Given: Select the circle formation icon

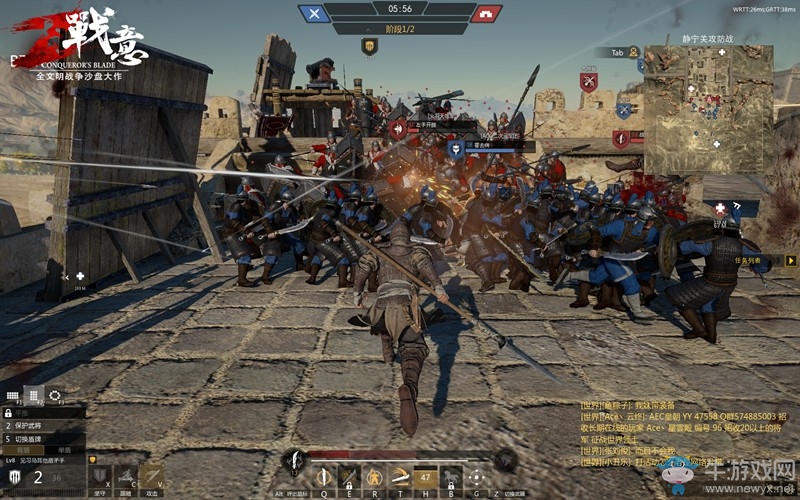Looking at the screenshot, I should click(55, 395).
